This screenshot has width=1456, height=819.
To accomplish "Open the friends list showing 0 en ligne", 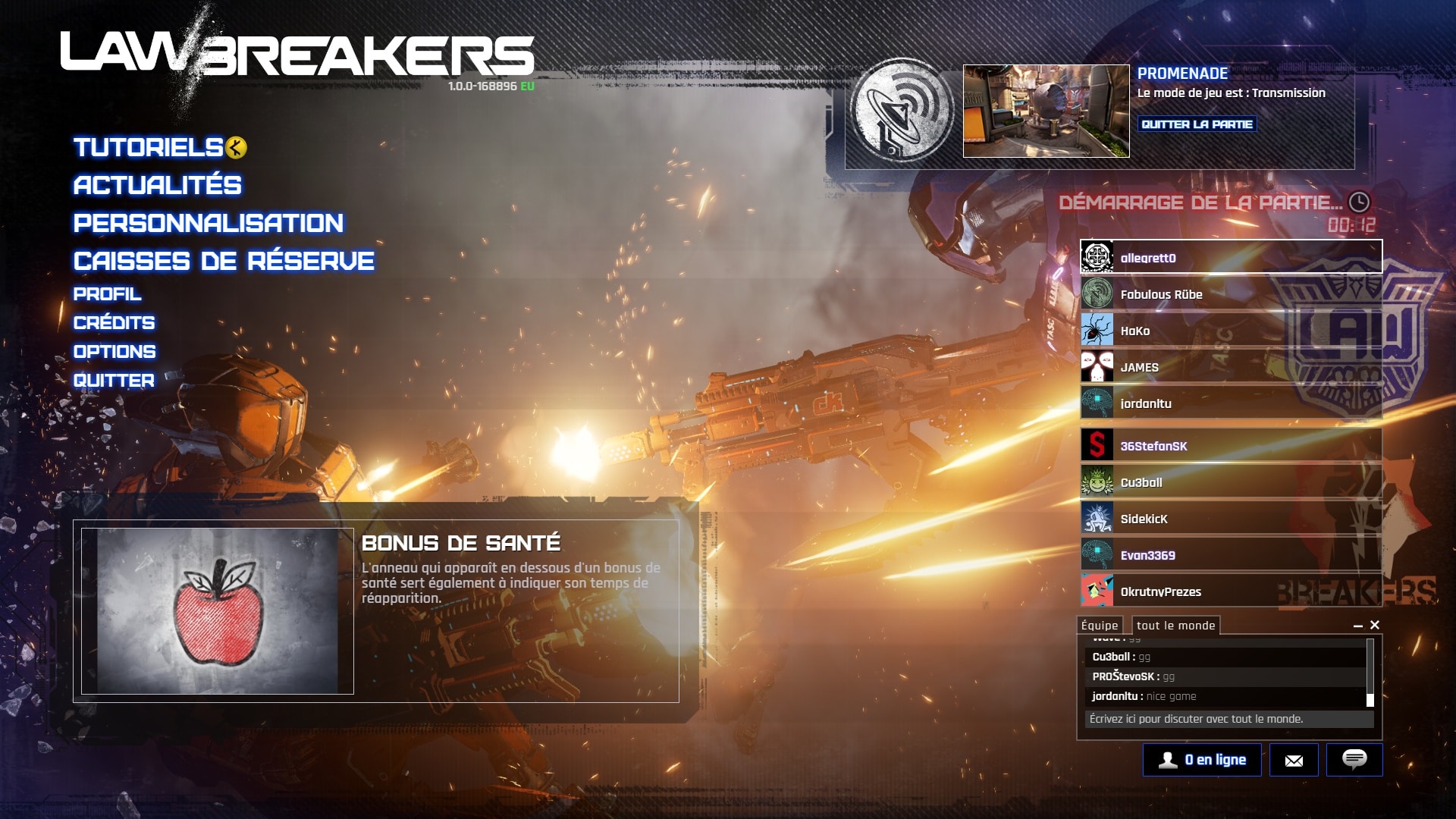I will [1202, 760].
